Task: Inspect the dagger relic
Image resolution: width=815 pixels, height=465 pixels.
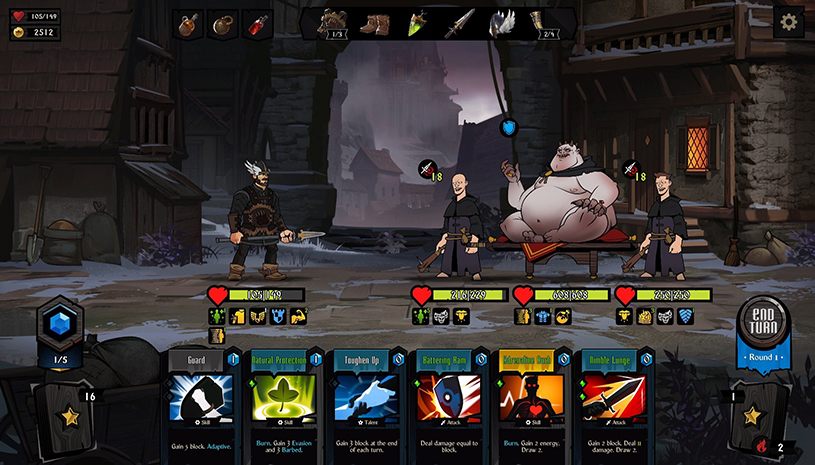Action: 460,23
